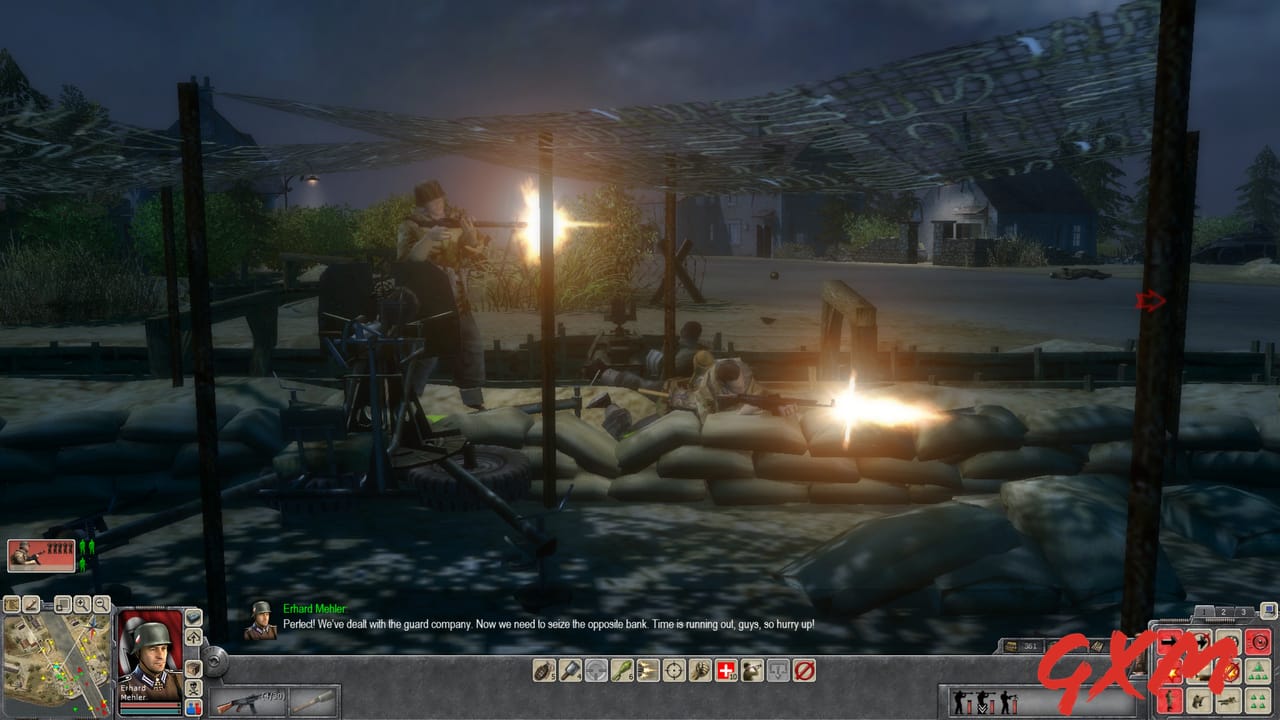Click the skull icon next to Erhard Mehler
Screen dimensions: 1280x720
pos(193,688)
